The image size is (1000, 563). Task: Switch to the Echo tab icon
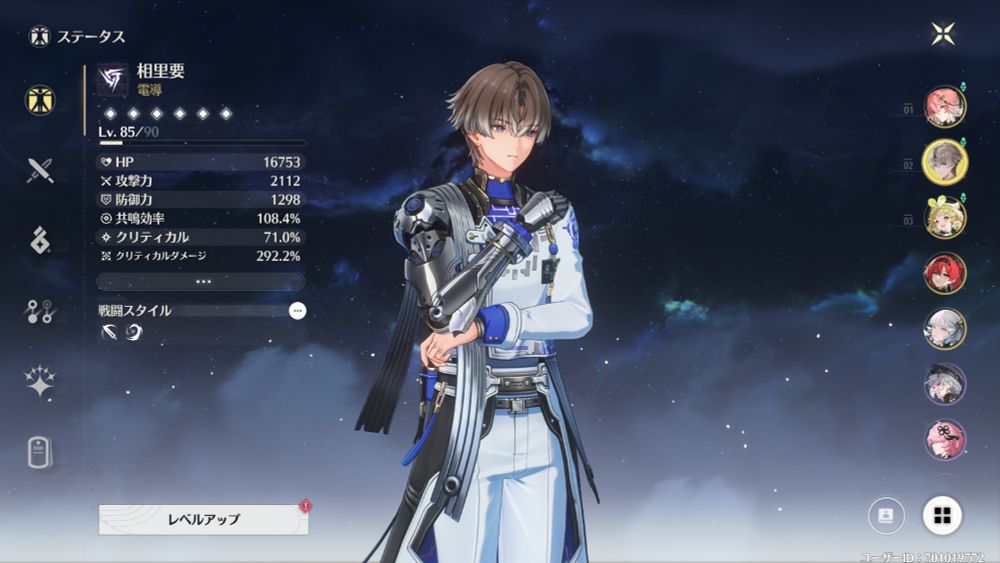(40, 240)
